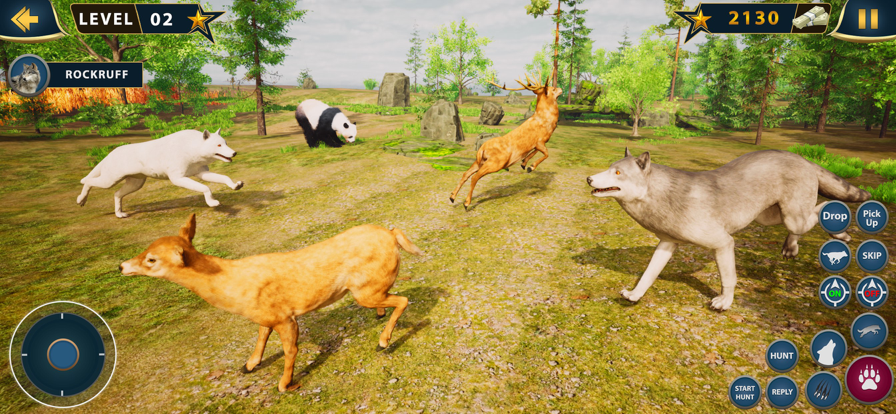Activate the leaping wolf jump icon

(869, 331)
